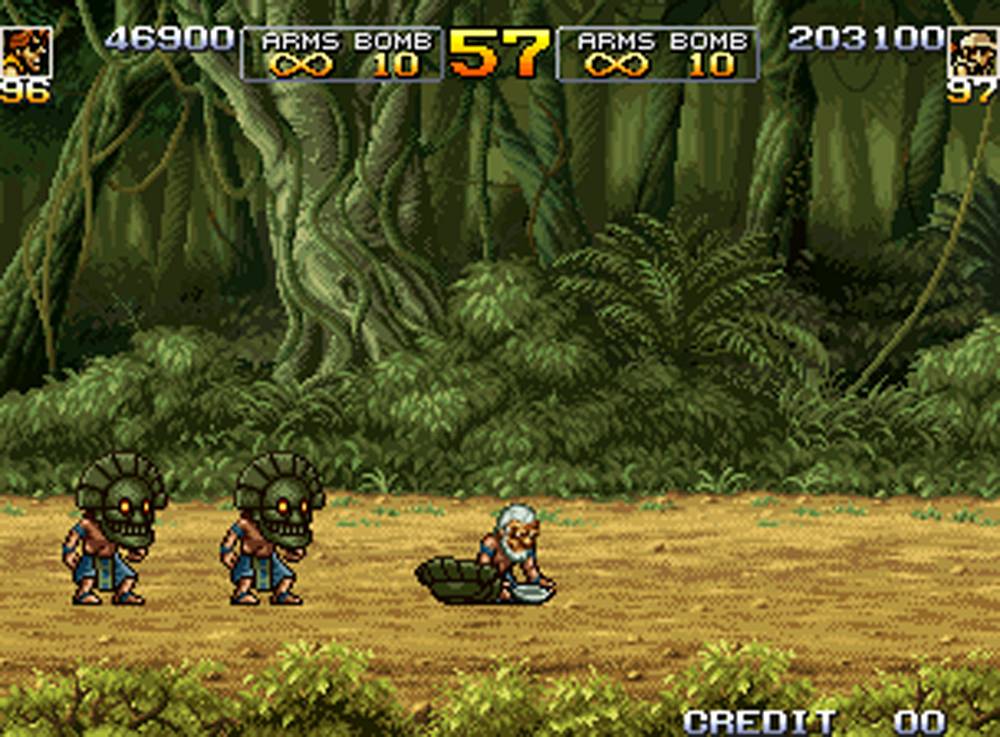This screenshot has width=1000, height=737.
Task: Select player two's character portrait
Action: coord(972,52)
